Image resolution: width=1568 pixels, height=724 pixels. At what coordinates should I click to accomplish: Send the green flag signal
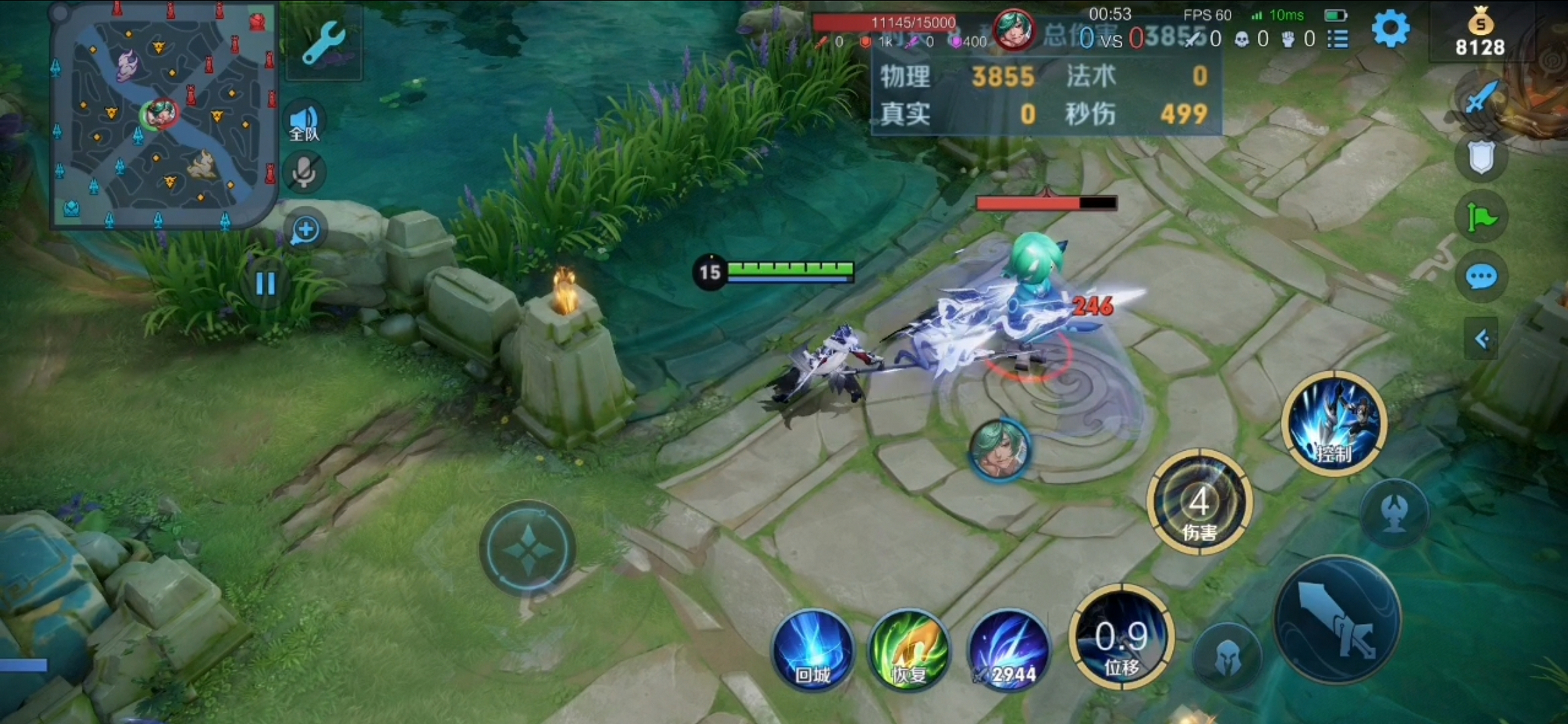(x=1481, y=217)
